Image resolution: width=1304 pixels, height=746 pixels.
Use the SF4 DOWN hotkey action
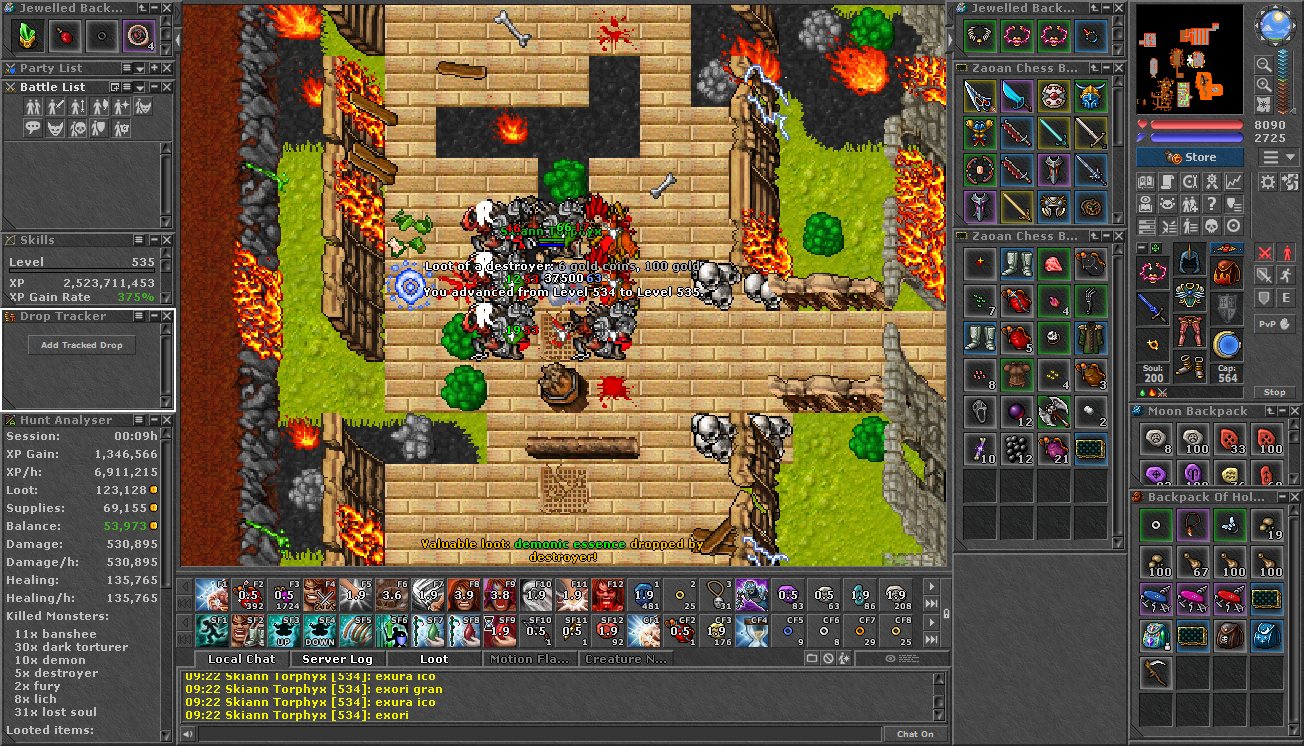click(x=320, y=633)
